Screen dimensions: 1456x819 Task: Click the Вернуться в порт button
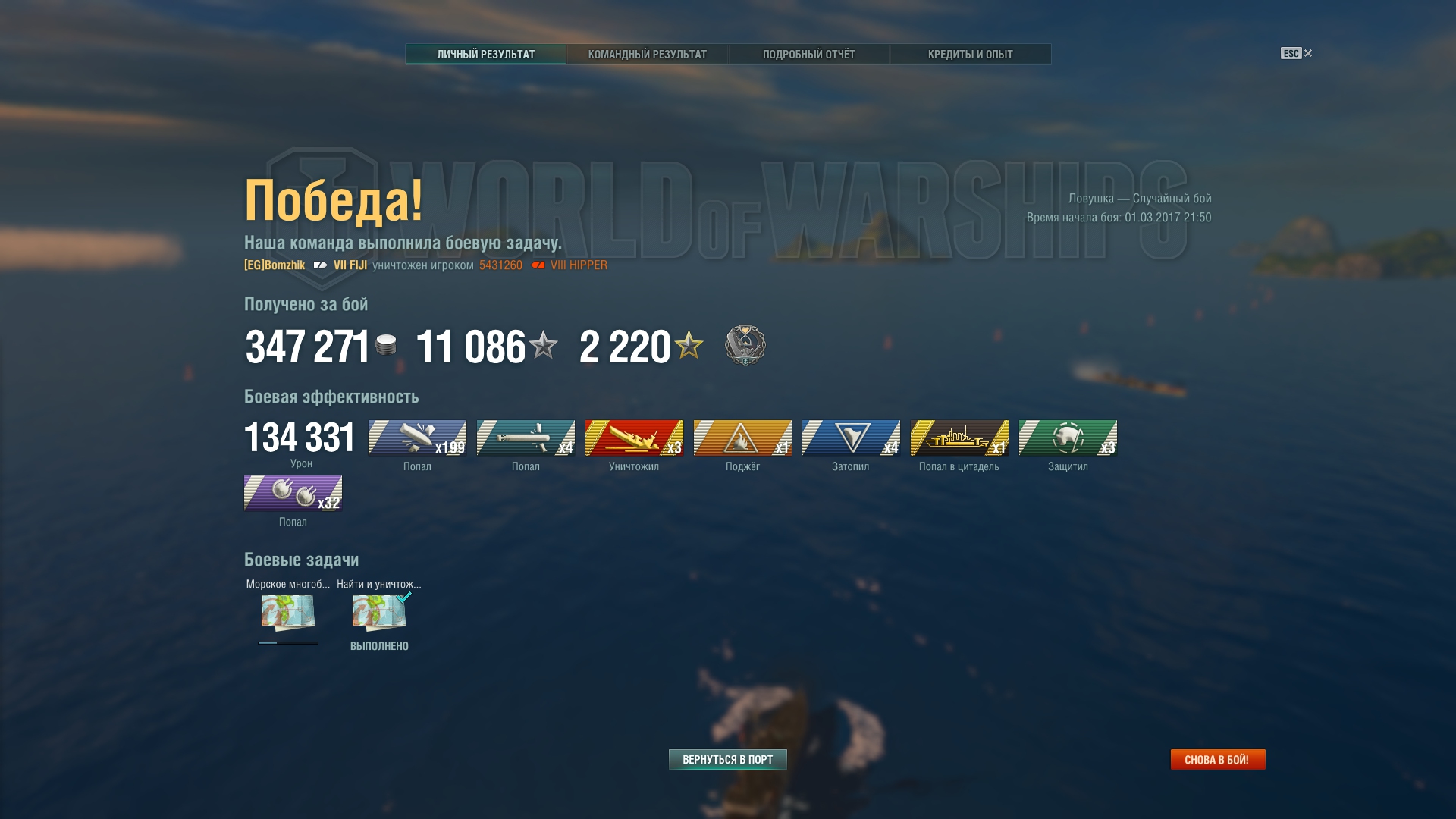click(727, 759)
